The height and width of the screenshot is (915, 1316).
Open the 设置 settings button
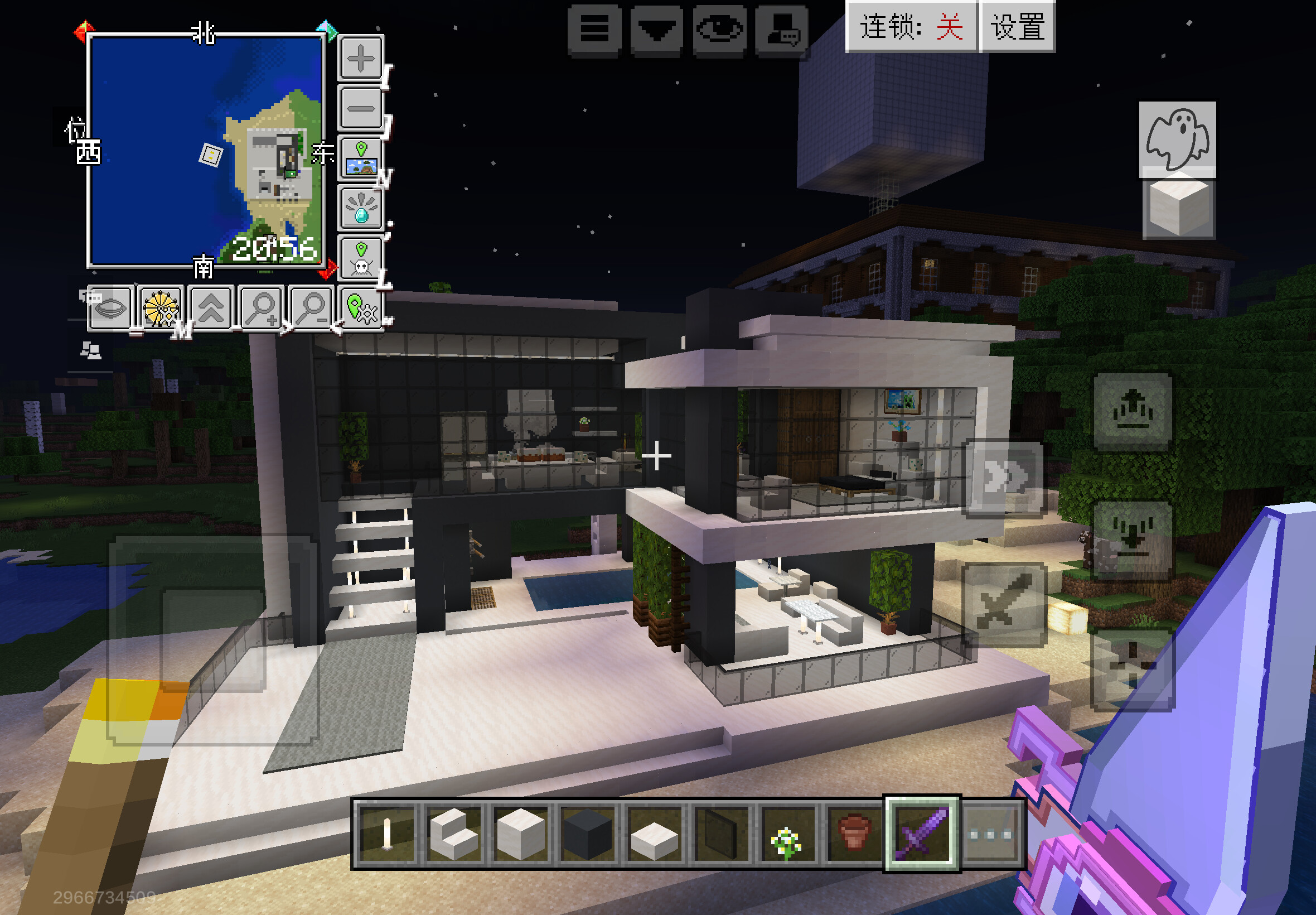(x=1018, y=27)
